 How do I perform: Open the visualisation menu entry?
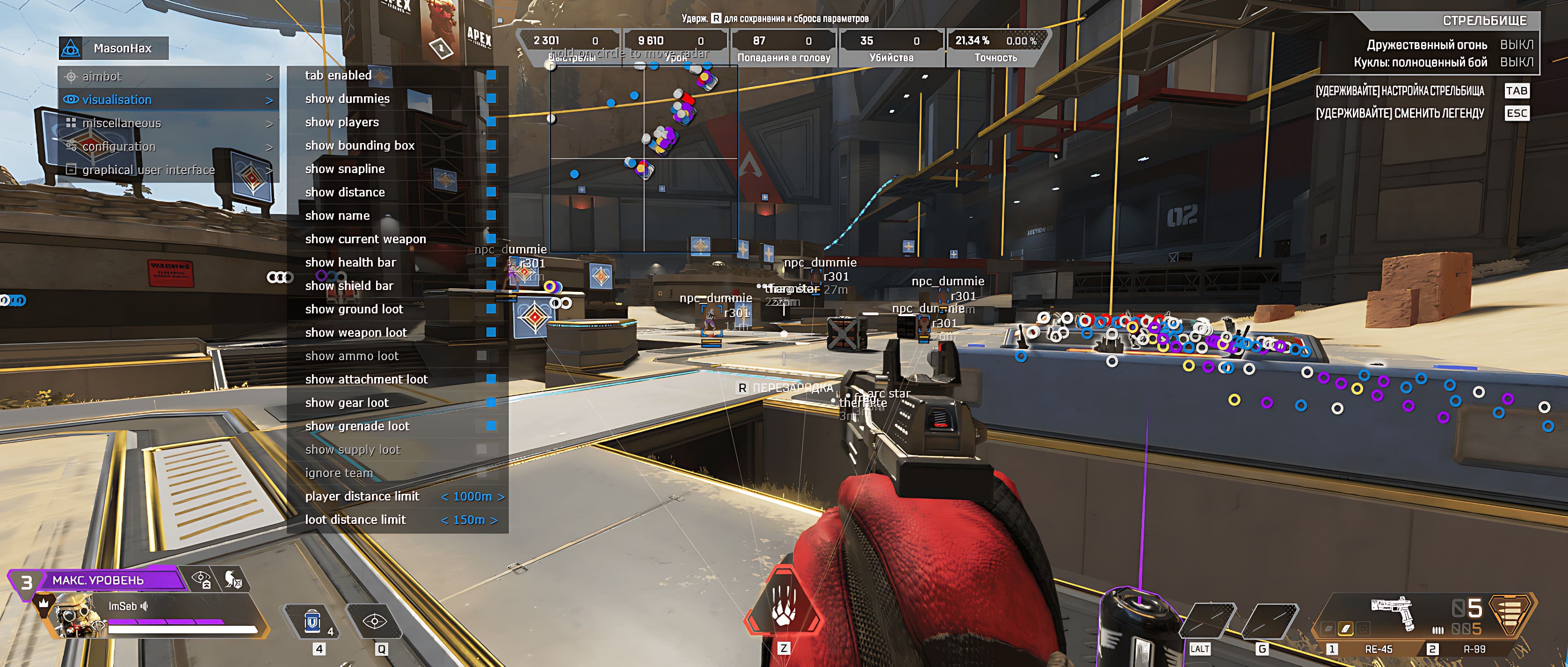tap(117, 99)
